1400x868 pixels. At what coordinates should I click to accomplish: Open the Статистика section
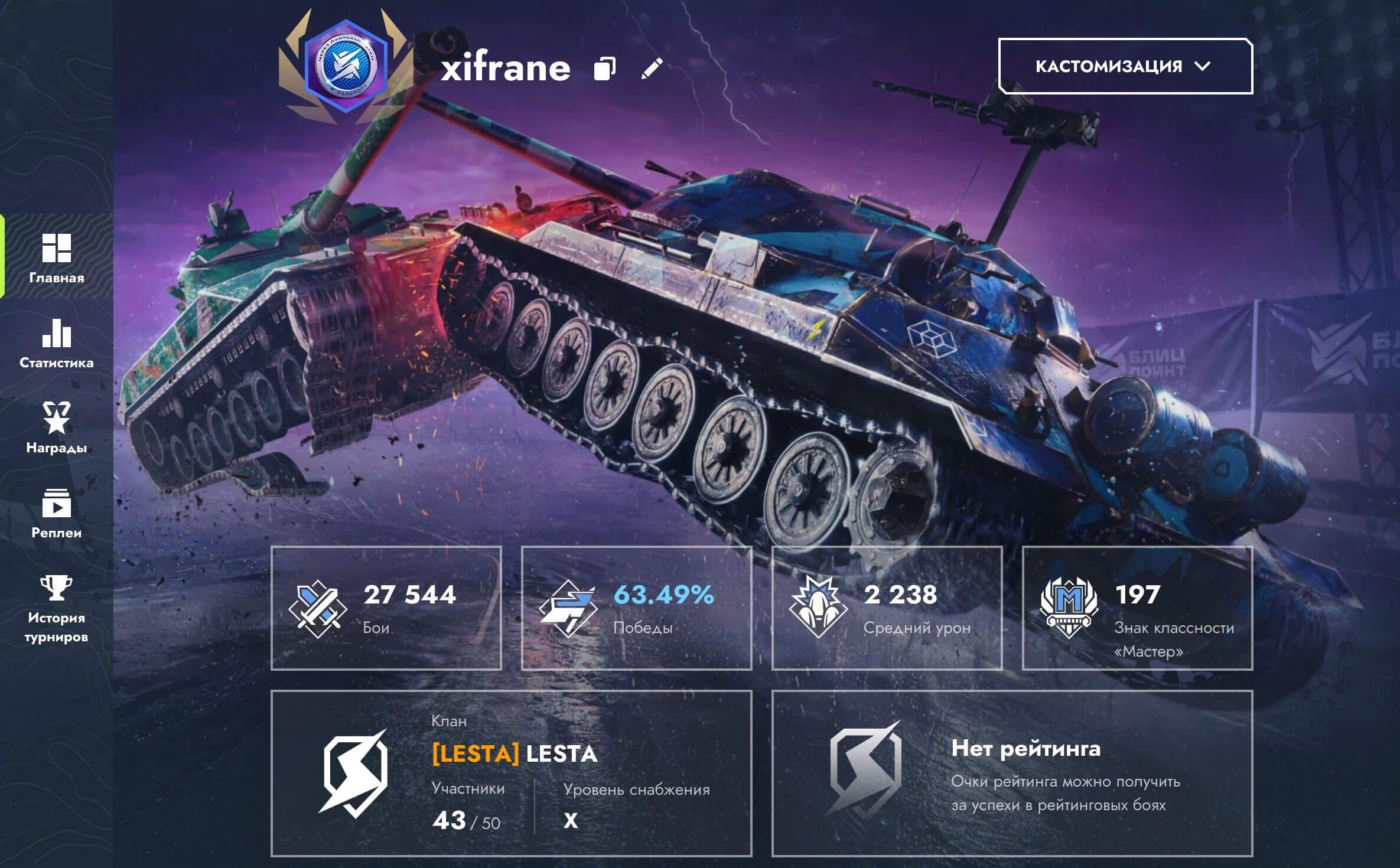point(57,343)
